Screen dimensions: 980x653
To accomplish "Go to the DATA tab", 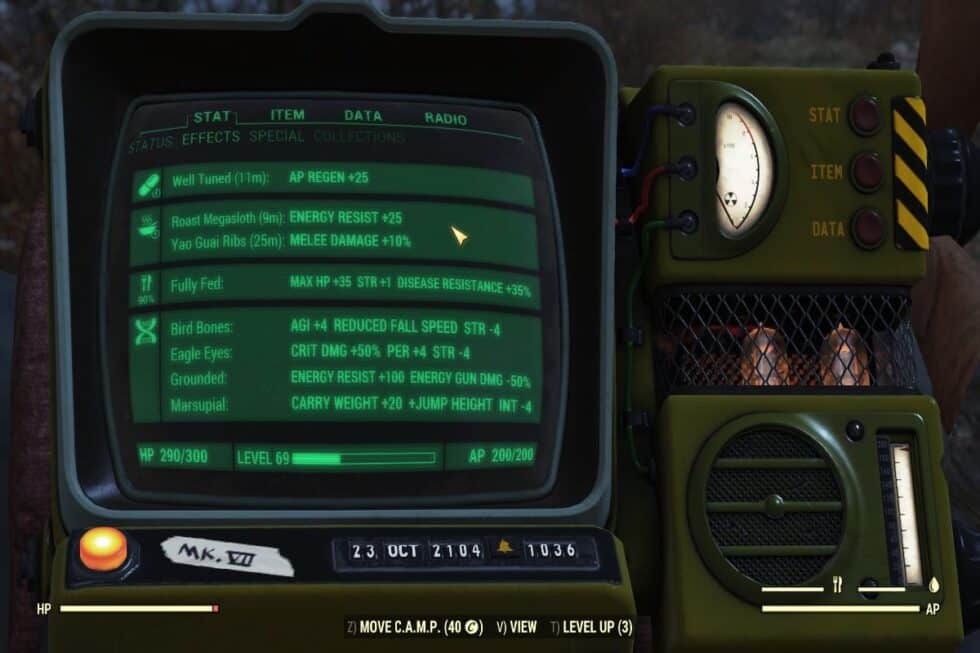I will [363, 116].
